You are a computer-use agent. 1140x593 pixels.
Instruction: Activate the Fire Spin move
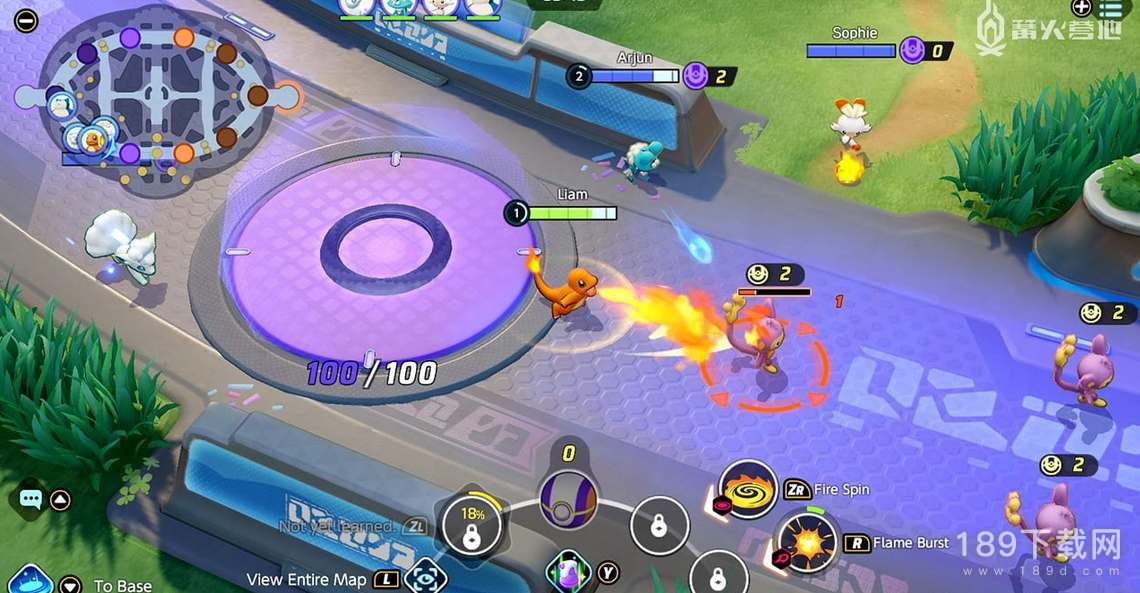coord(748,490)
